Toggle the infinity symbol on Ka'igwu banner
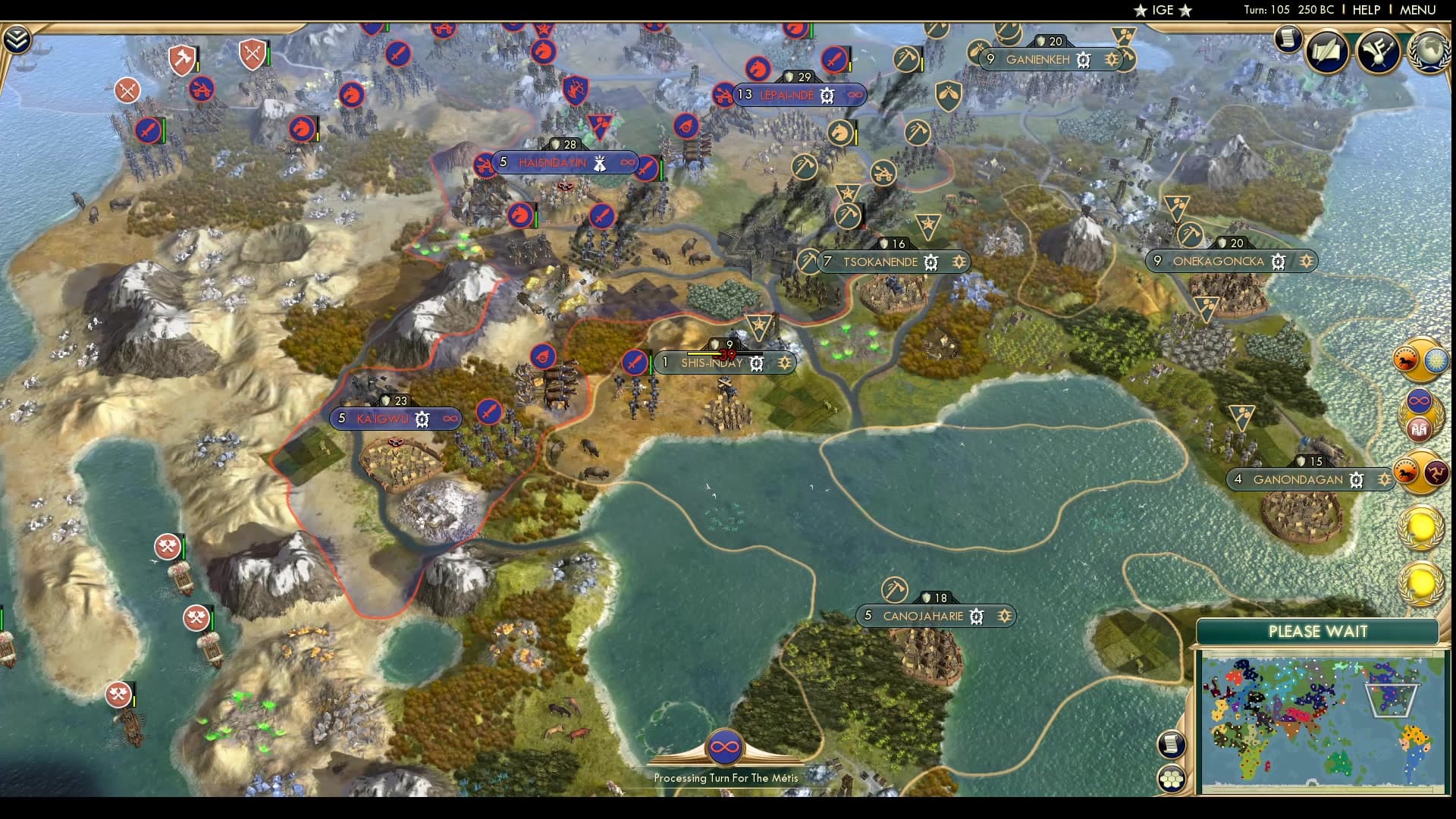 point(450,419)
